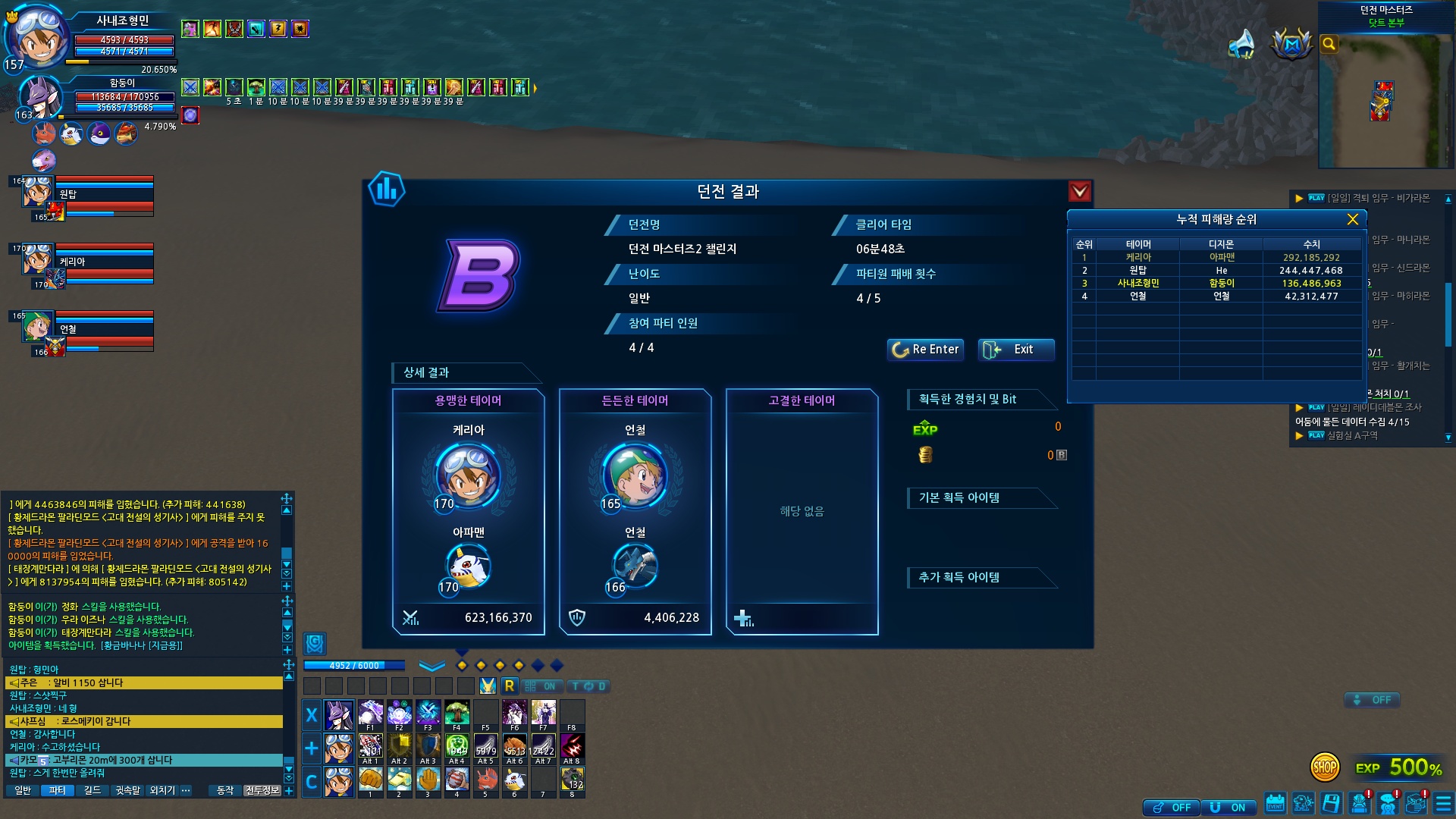Click the minimap magnifier search button
This screenshot has width=1456, height=819.
(1329, 44)
